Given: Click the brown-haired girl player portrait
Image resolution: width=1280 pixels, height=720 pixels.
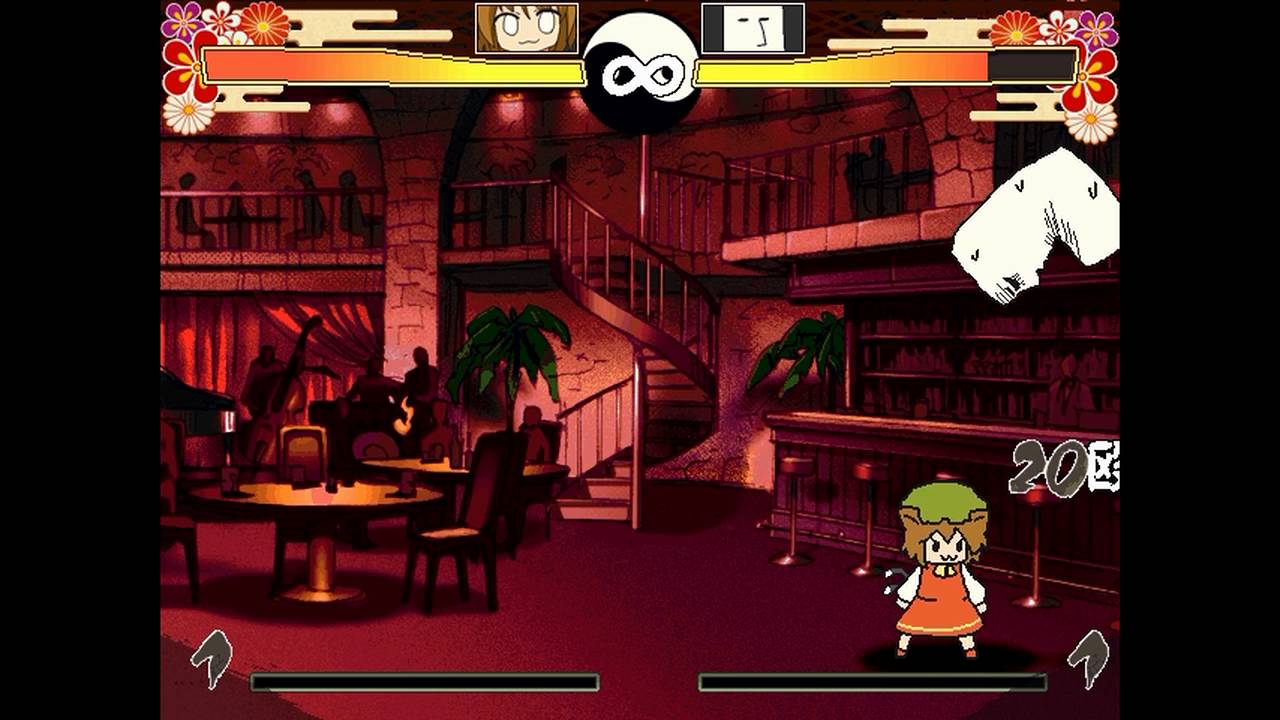Looking at the screenshot, I should [x=526, y=28].
